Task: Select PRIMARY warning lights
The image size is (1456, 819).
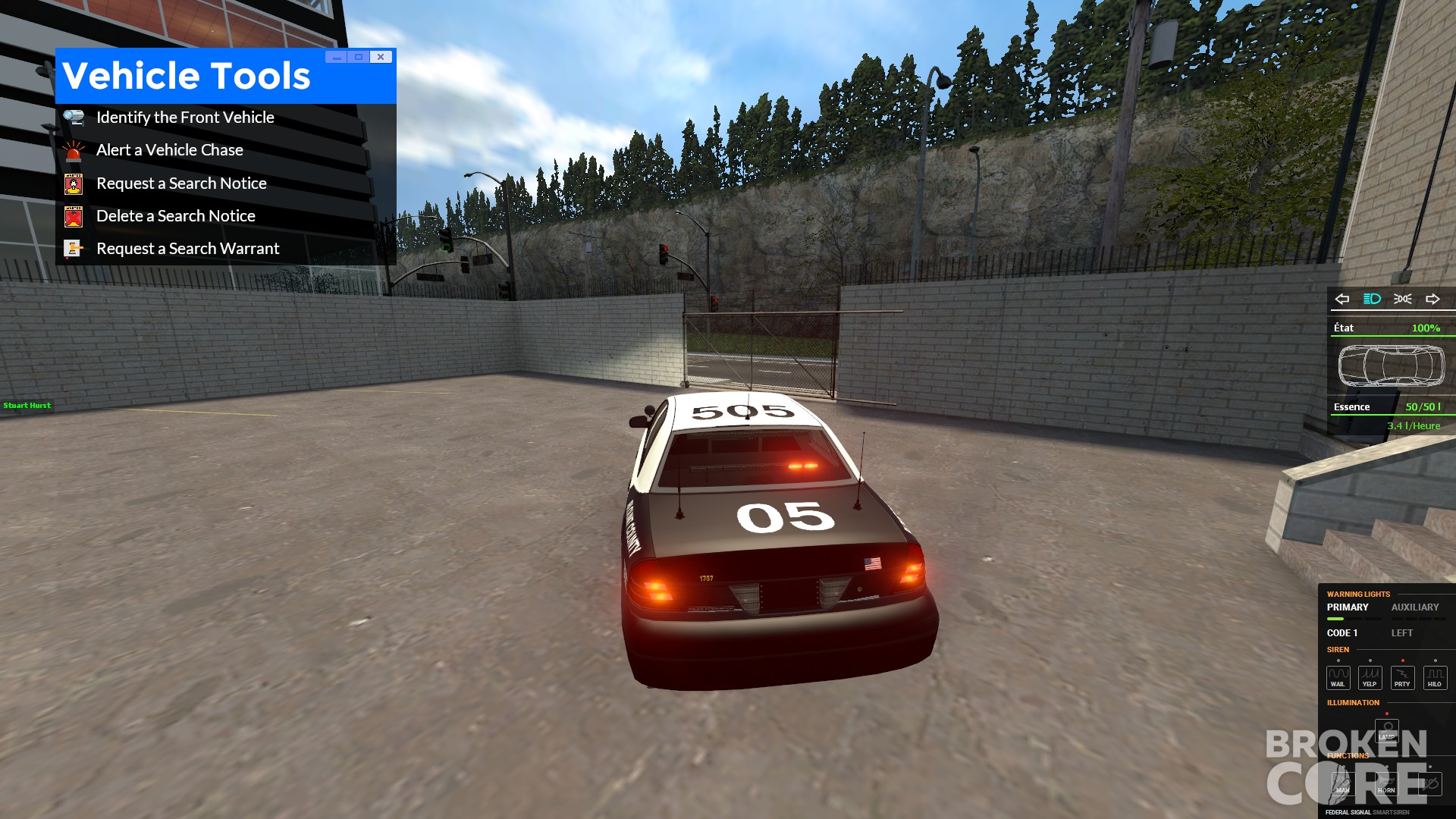Action: [1348, 607]
